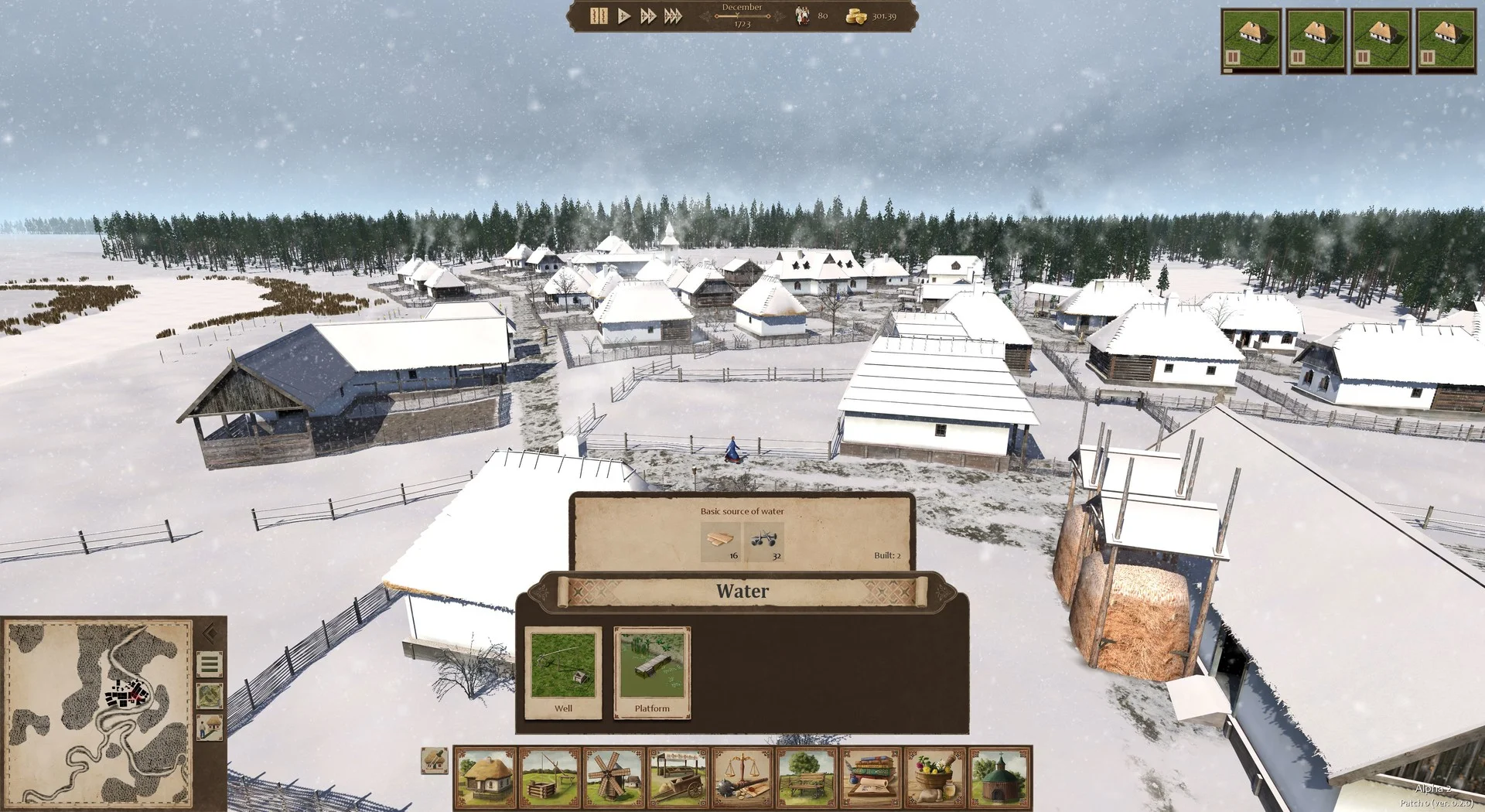The image size is (1485, 812).
Task: Switch to double fast-forward speed
Action: (x=648, y=16)
